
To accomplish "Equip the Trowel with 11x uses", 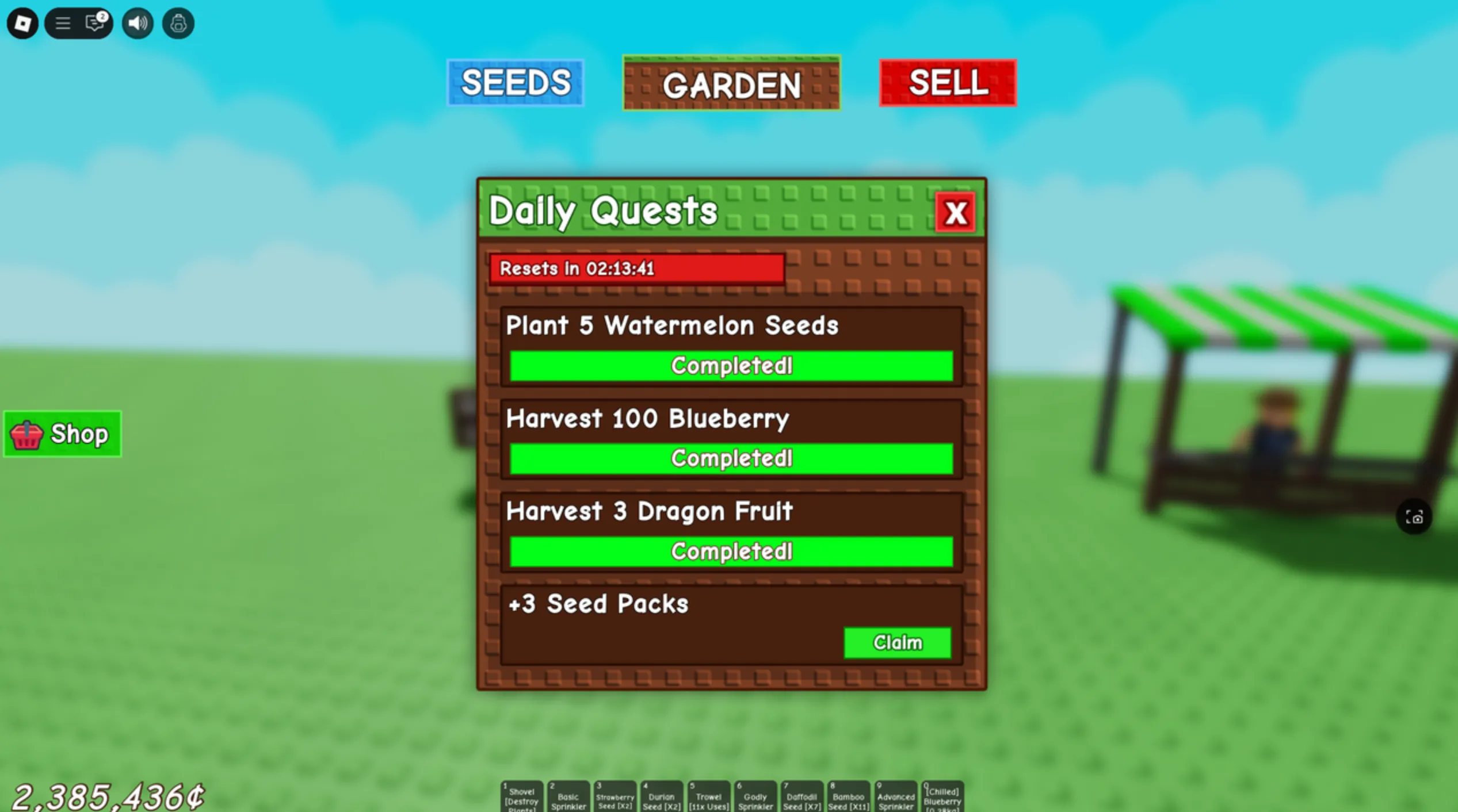I will tap(709, 796).
